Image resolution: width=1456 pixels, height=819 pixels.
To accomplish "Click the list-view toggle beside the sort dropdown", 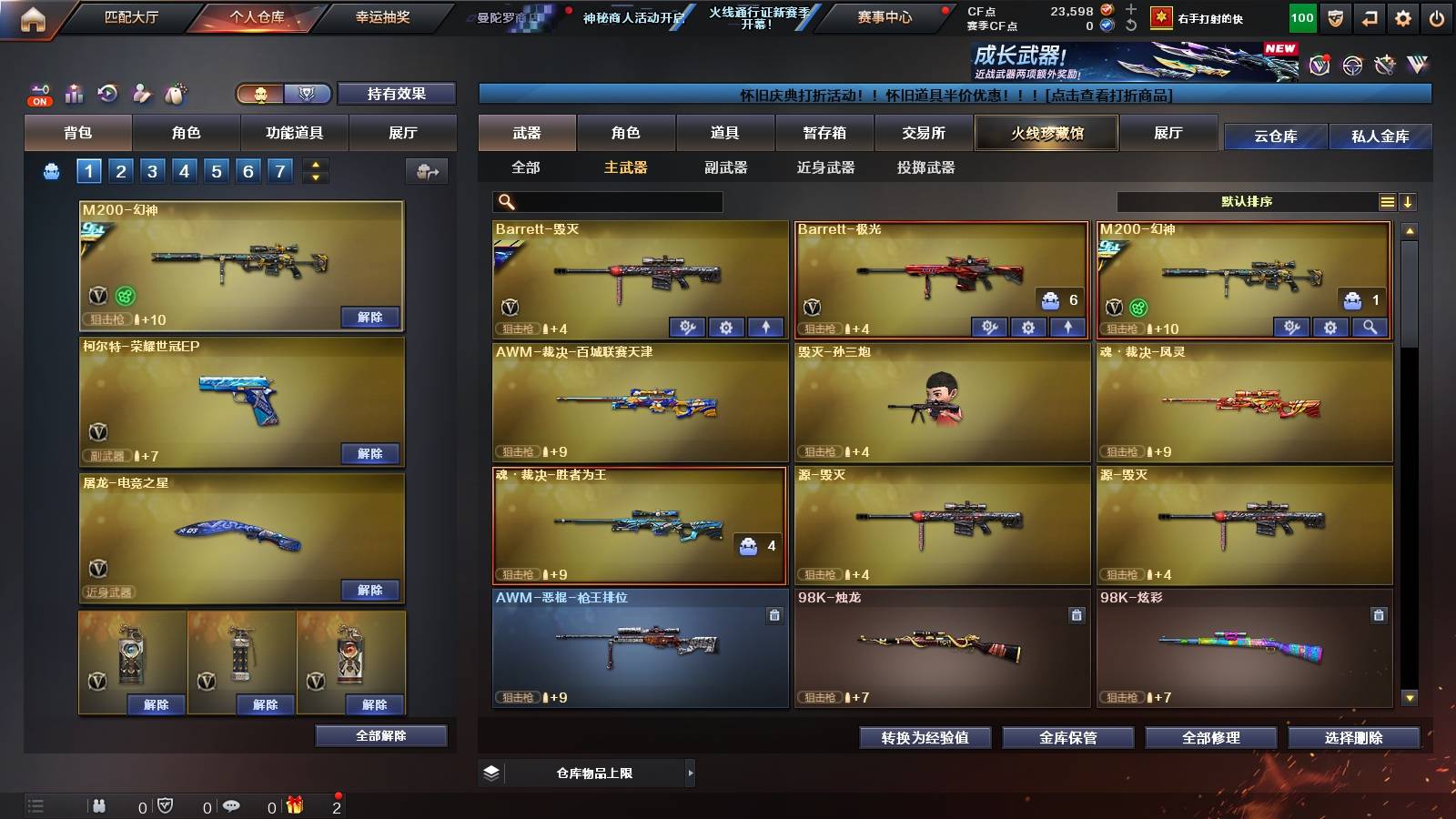I will (1387, 201).
